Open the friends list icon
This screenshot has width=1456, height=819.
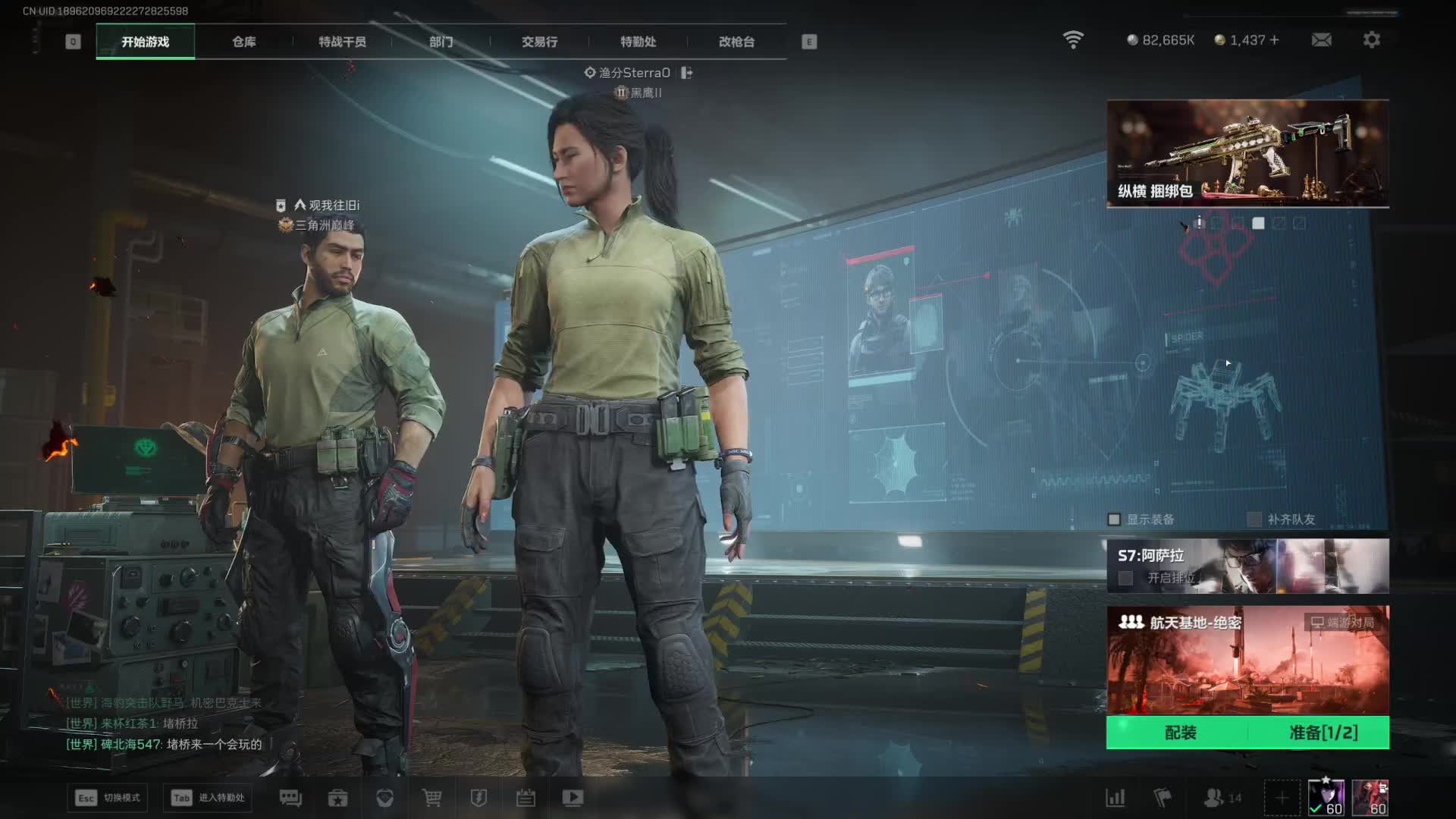coord(1215,798)
